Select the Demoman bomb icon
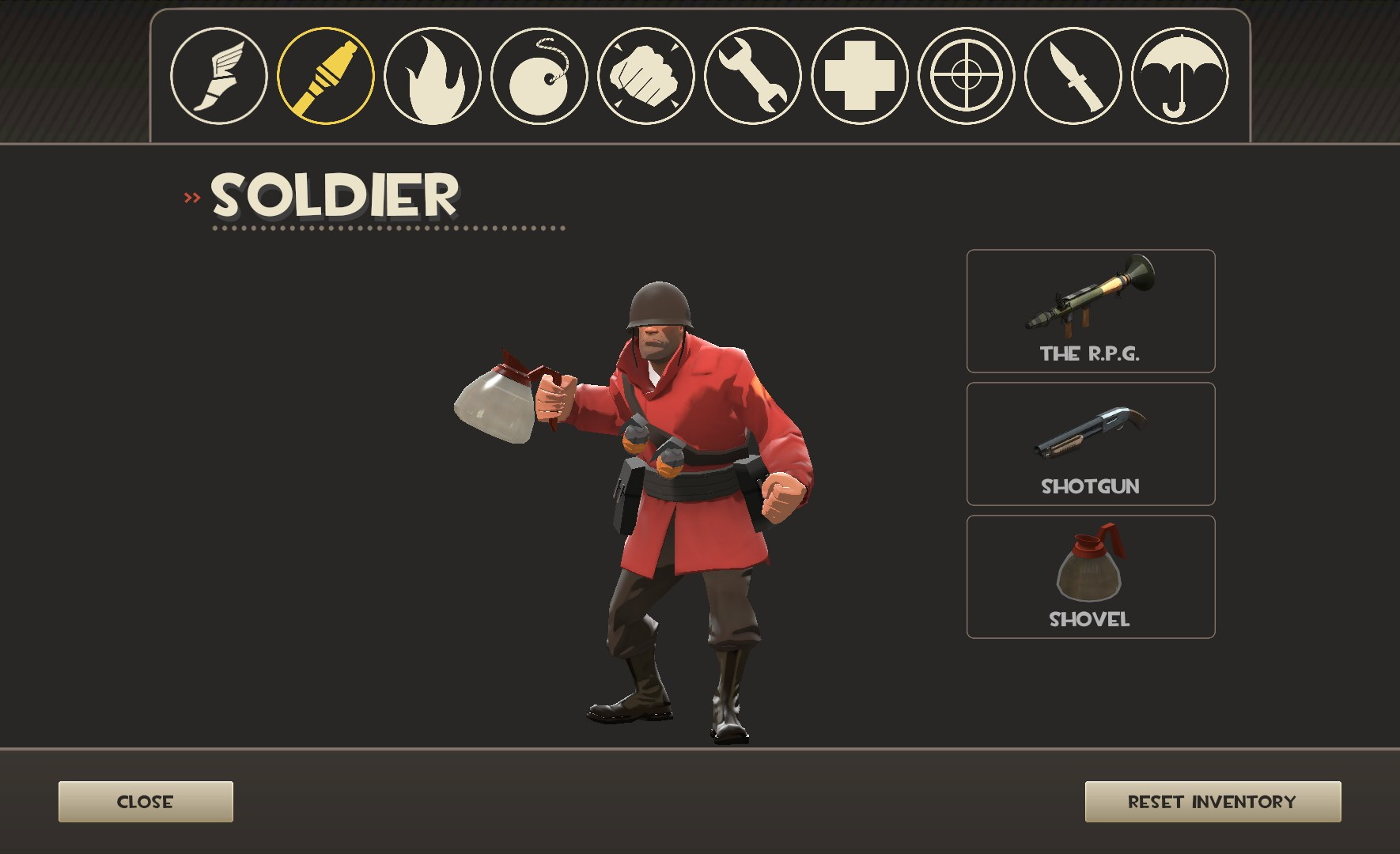Image resolution: width=1400 pixels, height=854 pixels. click(x=539, y=76)
